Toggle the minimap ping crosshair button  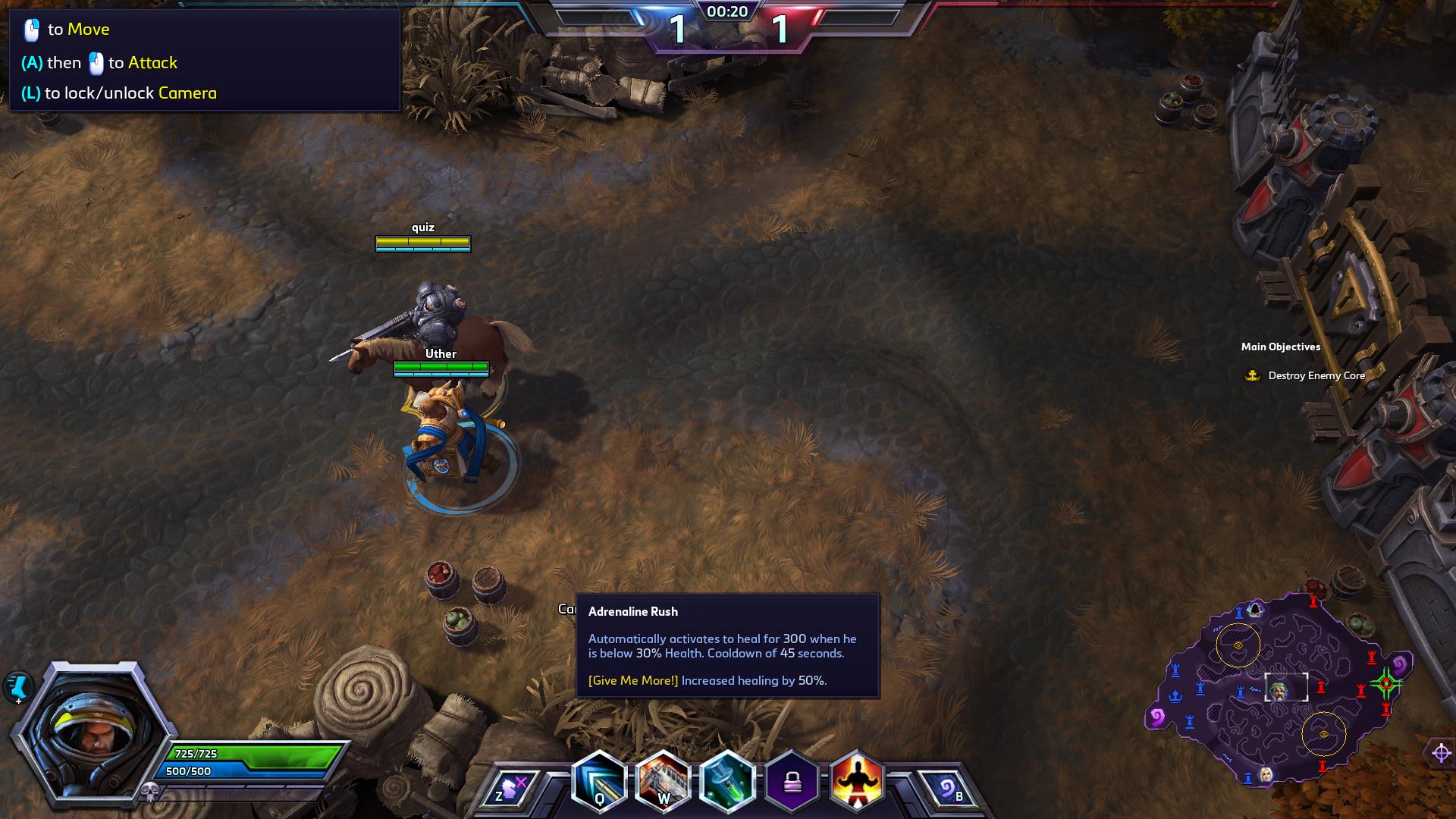[1441, 753]
